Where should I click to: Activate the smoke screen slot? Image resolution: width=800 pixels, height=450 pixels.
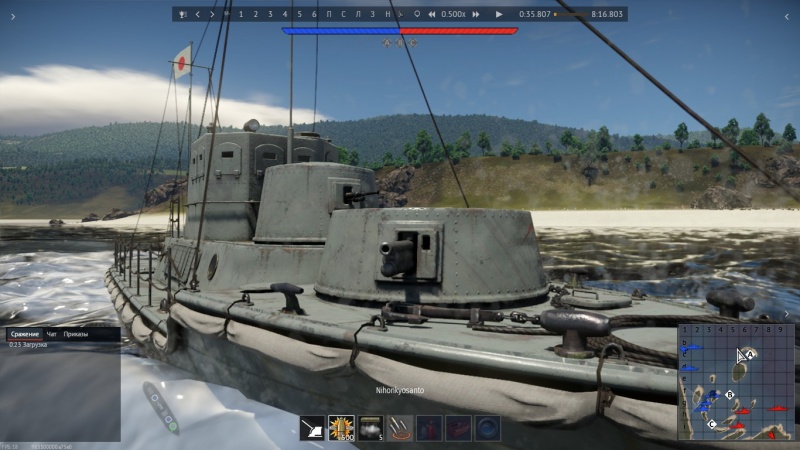(371, 428)
